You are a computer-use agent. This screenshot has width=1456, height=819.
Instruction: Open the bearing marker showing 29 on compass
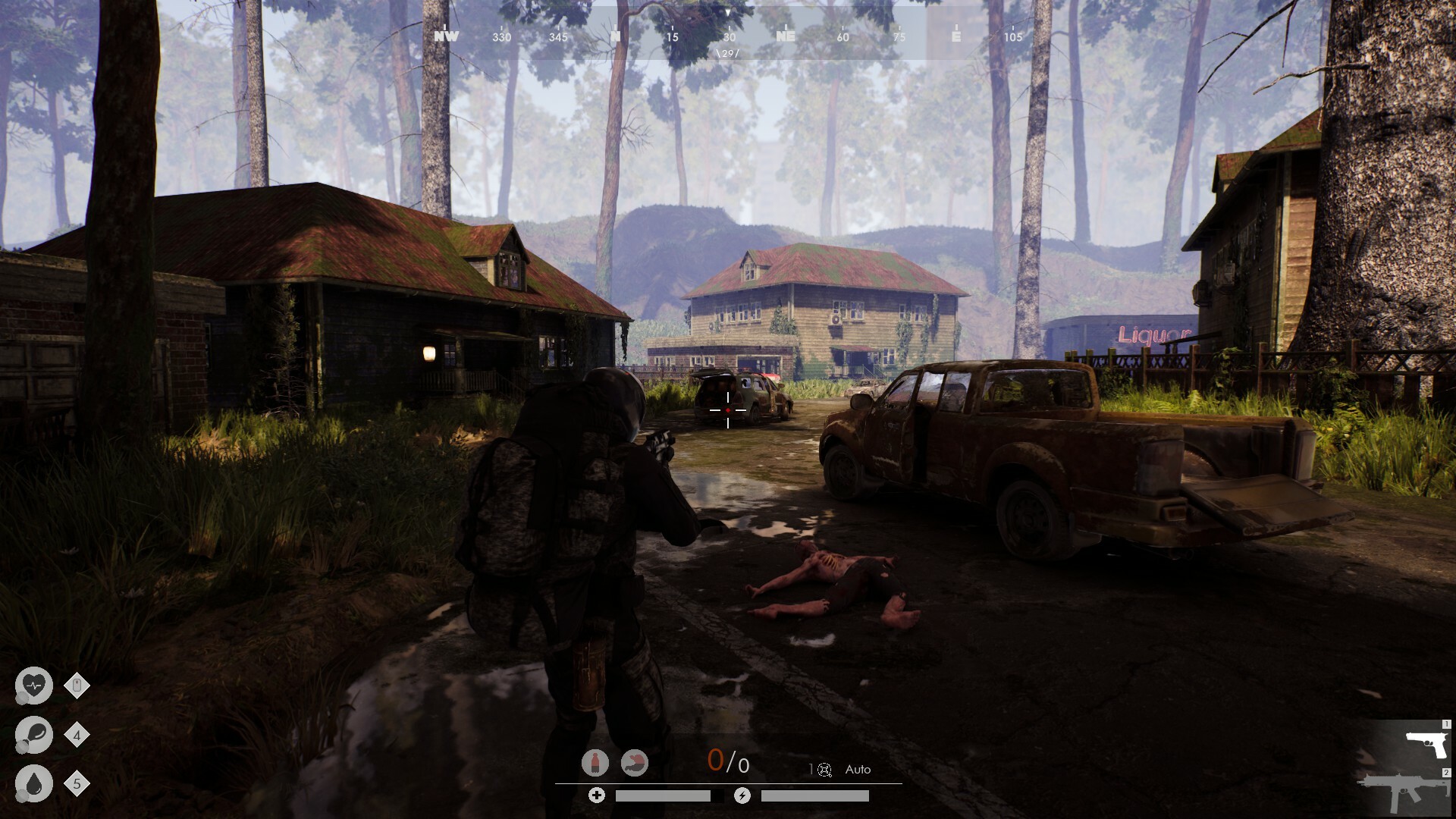click(x=726, y=53)
